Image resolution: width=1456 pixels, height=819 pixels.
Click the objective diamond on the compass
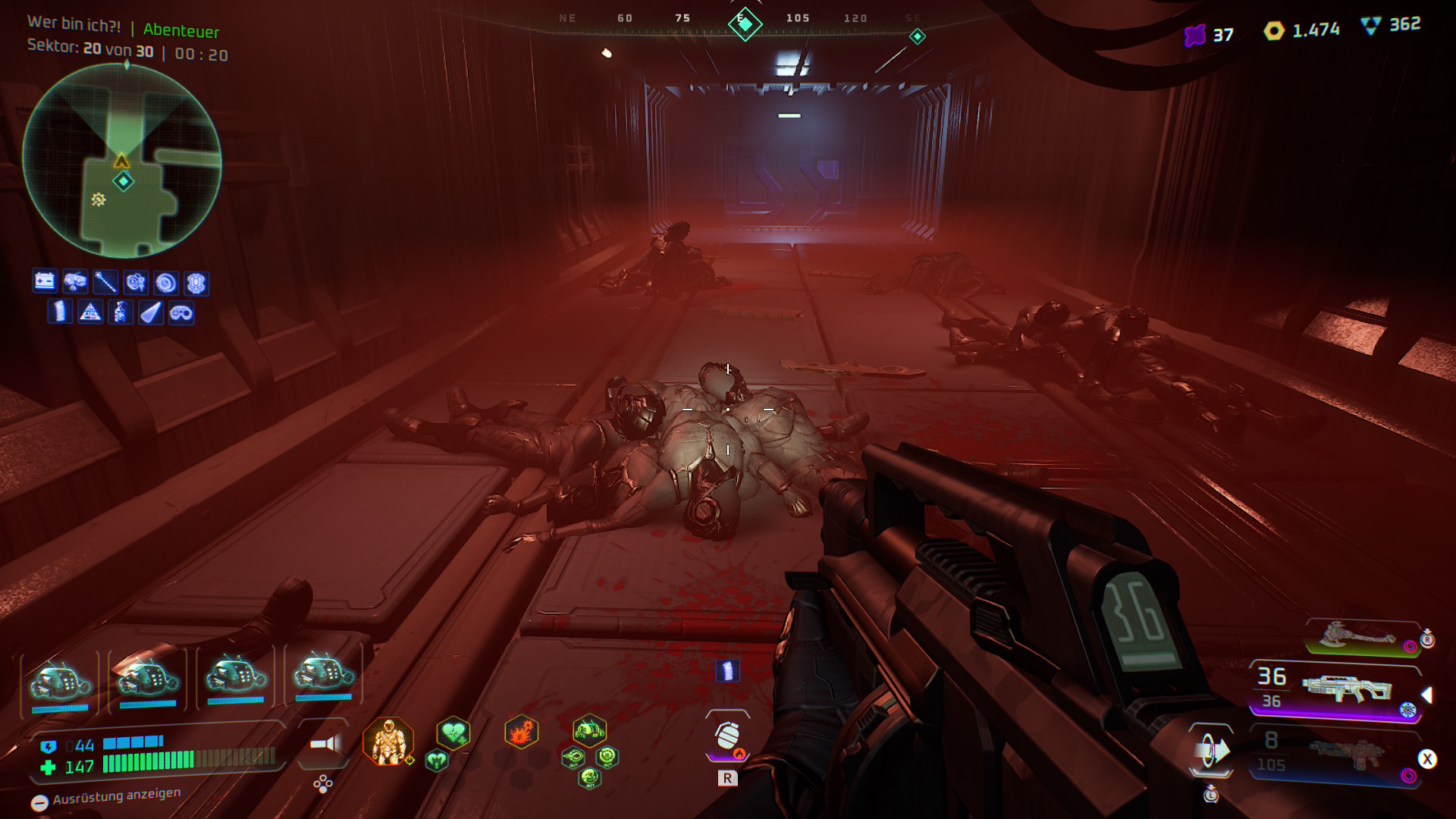point(745,25)
